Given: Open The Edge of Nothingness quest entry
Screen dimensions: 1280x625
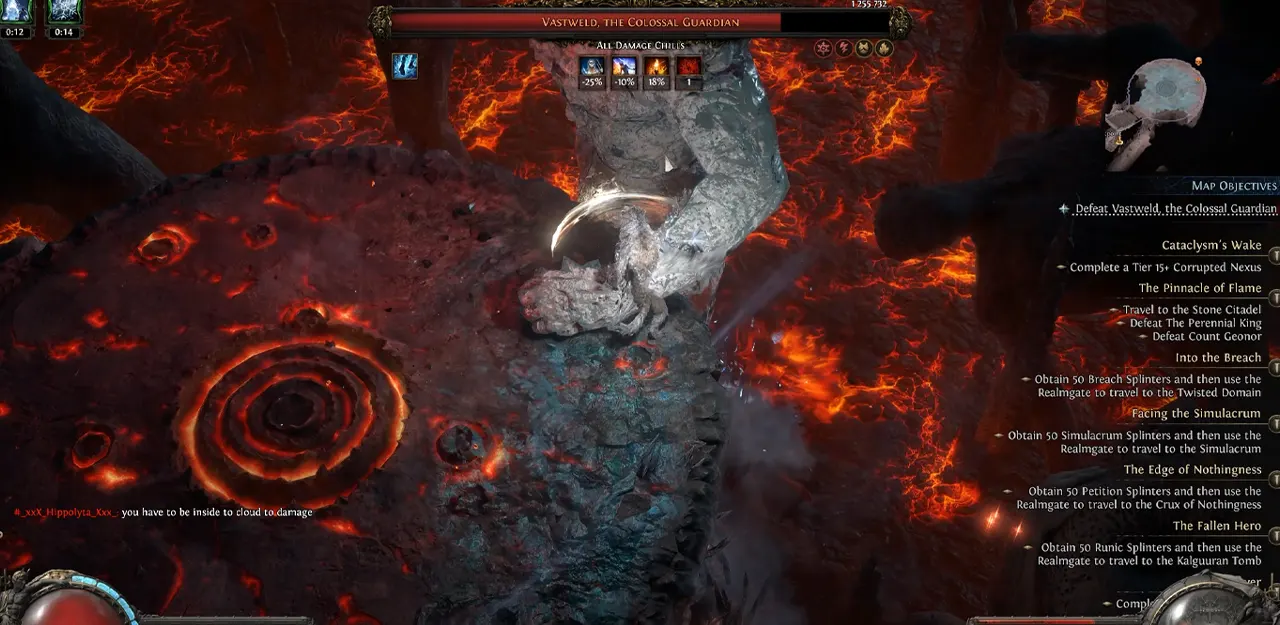Looking at the screenshot, I should tap(1192, 469).
